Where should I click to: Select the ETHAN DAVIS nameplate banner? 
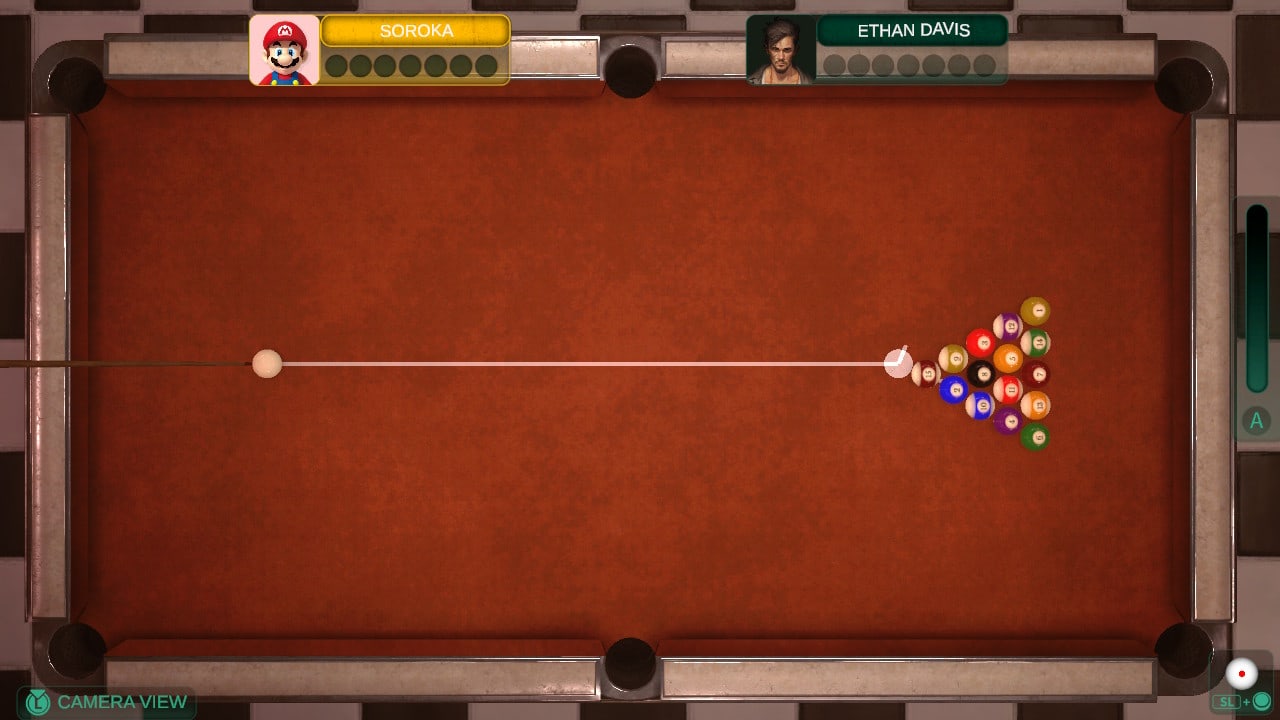[917, 30]
